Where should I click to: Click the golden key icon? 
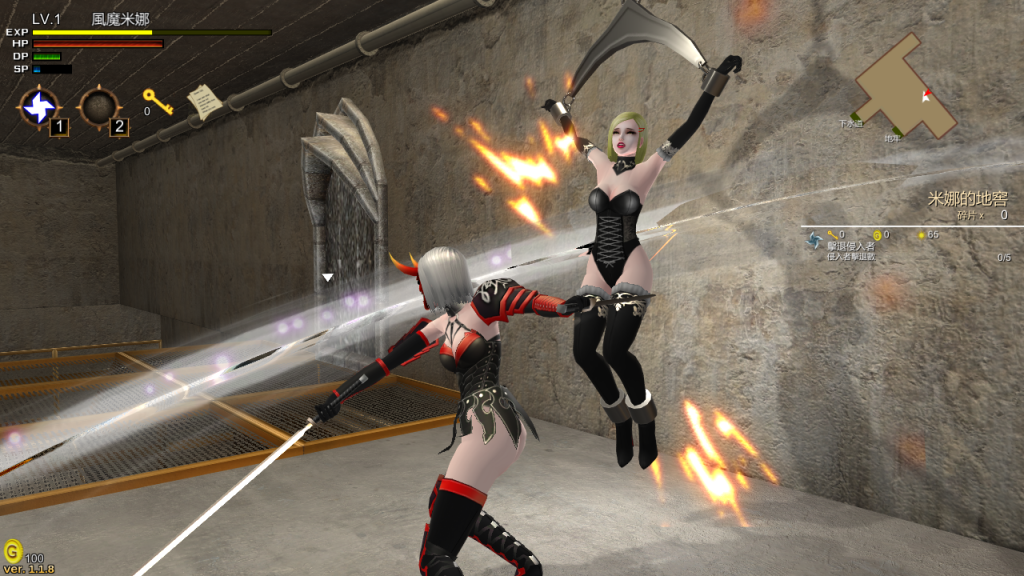click(156, 100)
